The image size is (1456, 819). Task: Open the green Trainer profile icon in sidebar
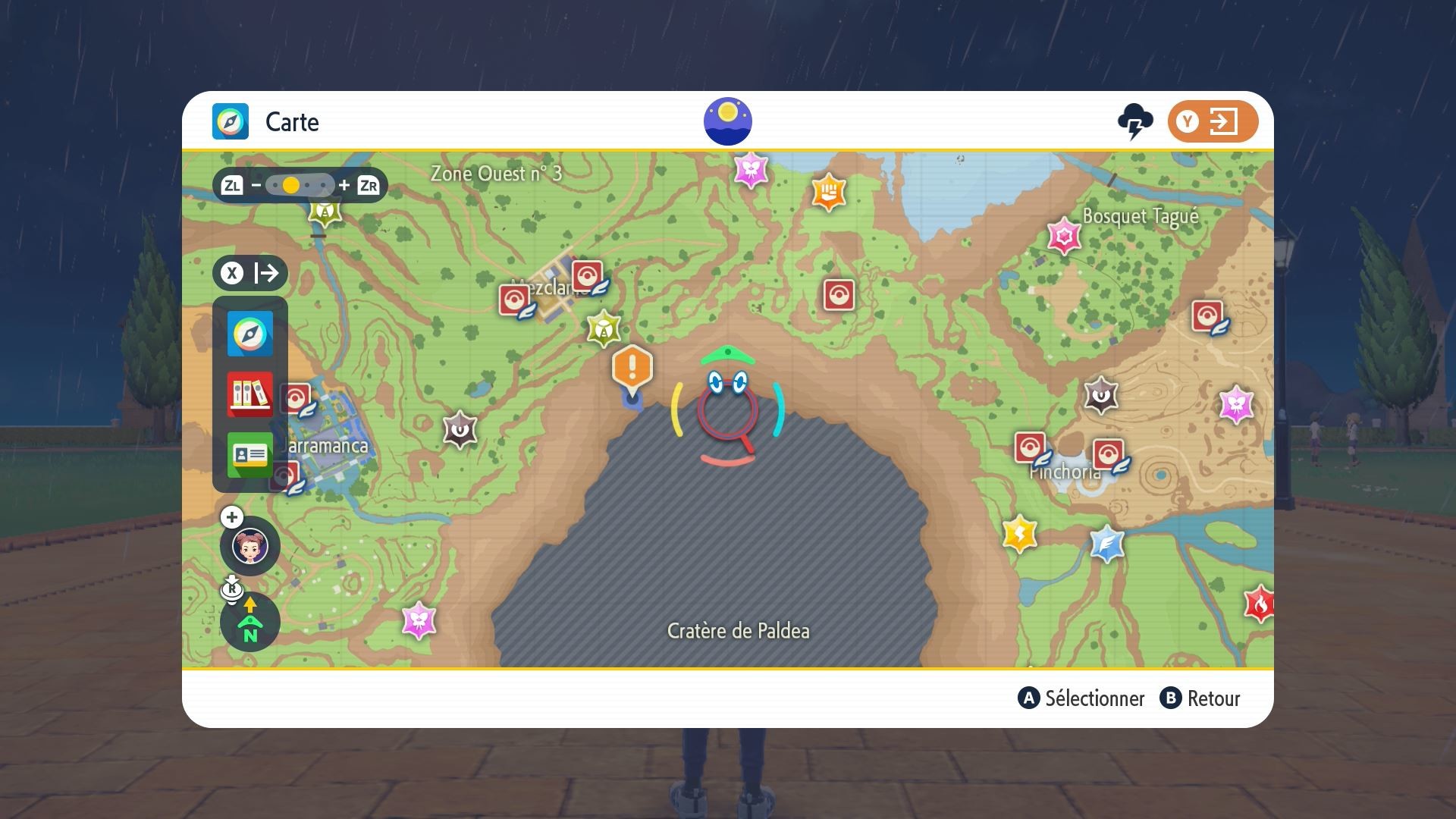[x=250, y=456]
